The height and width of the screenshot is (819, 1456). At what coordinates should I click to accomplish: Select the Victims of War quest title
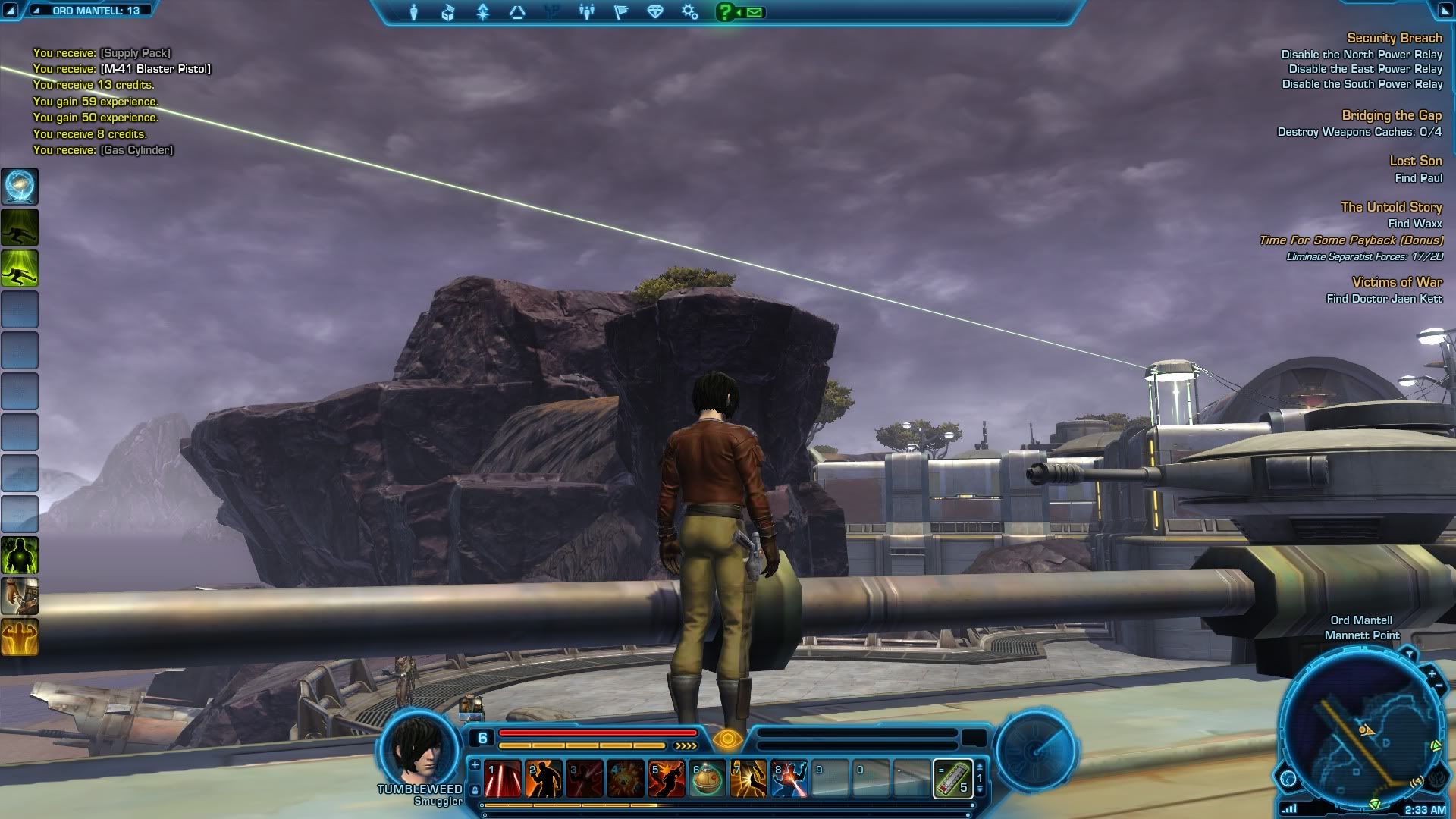pos(1397,282)
